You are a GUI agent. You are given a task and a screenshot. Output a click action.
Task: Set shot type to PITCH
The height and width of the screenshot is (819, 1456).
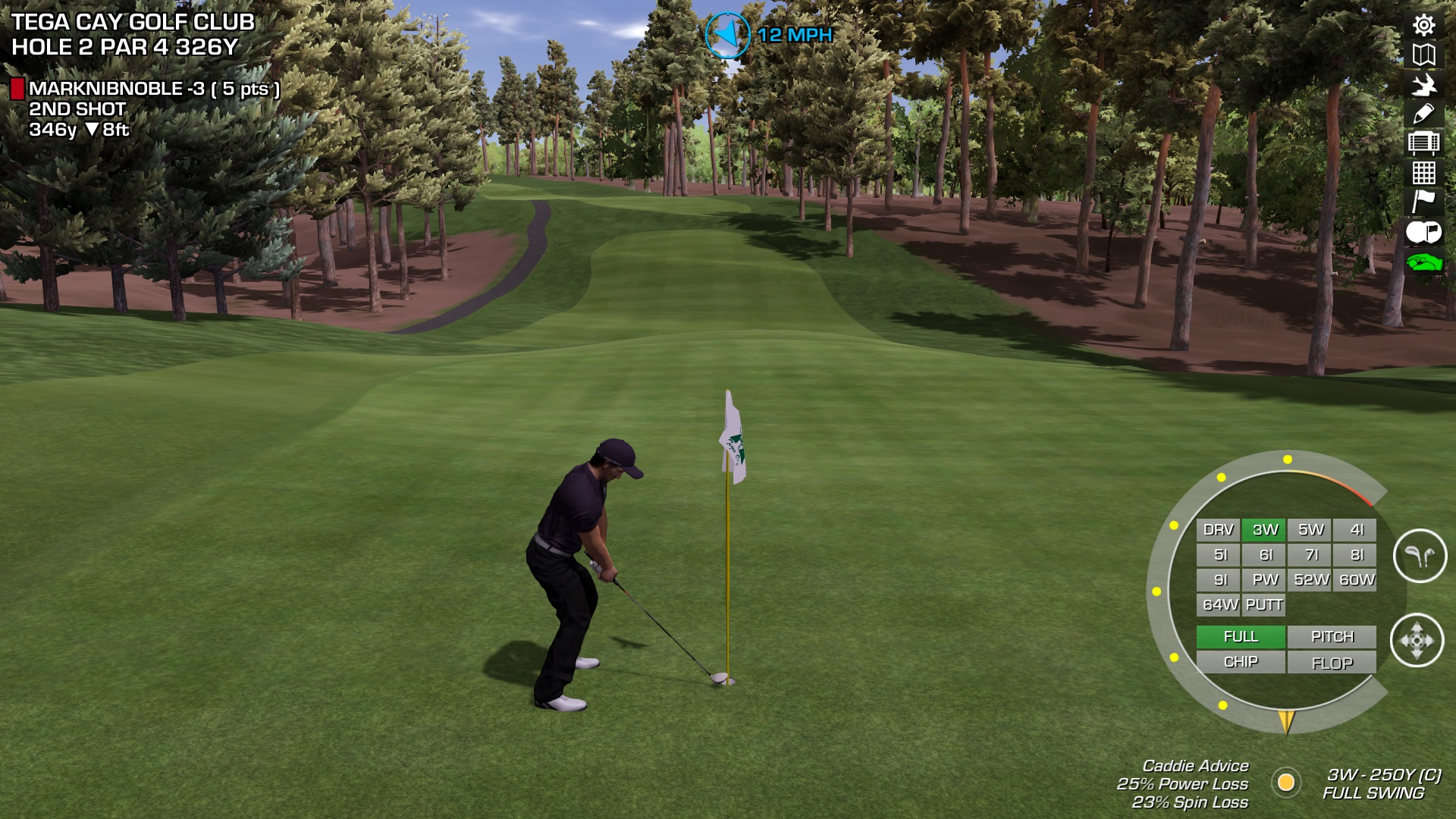pyautogui.click(x=1332, y=637)
